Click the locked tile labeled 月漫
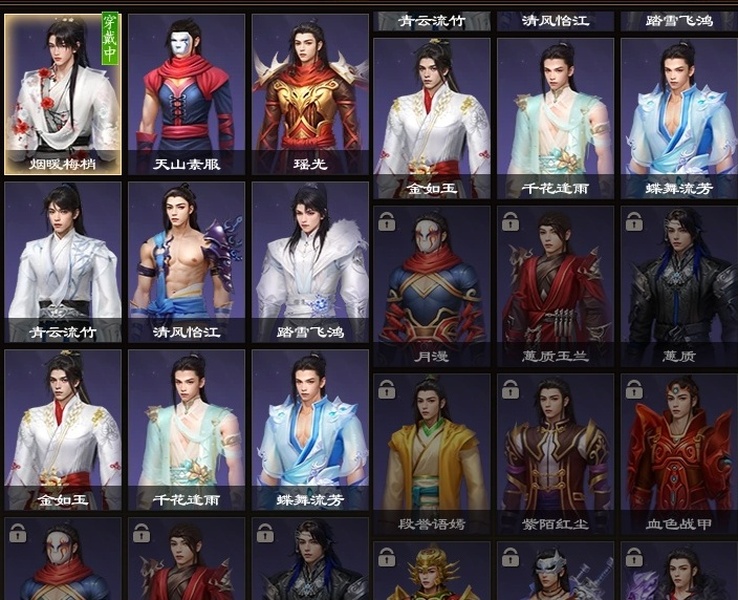 431,286
